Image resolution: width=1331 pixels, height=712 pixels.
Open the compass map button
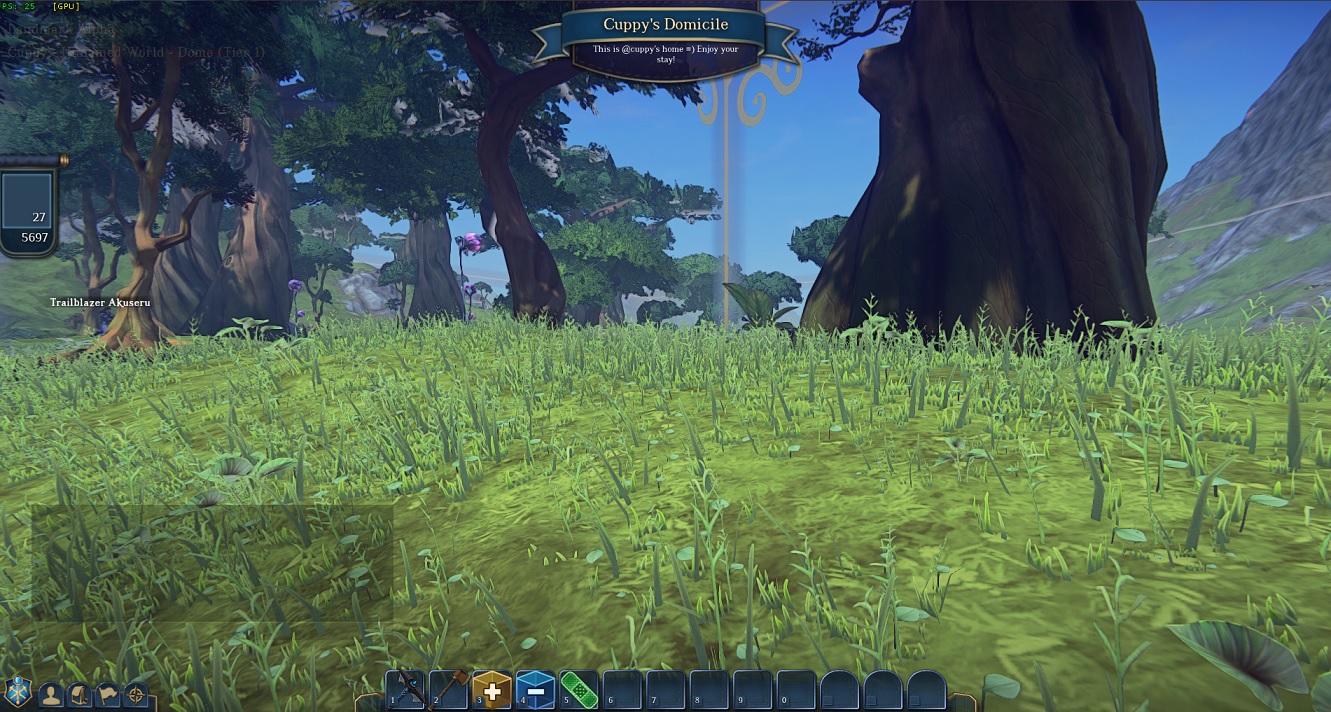pos(135,694)
